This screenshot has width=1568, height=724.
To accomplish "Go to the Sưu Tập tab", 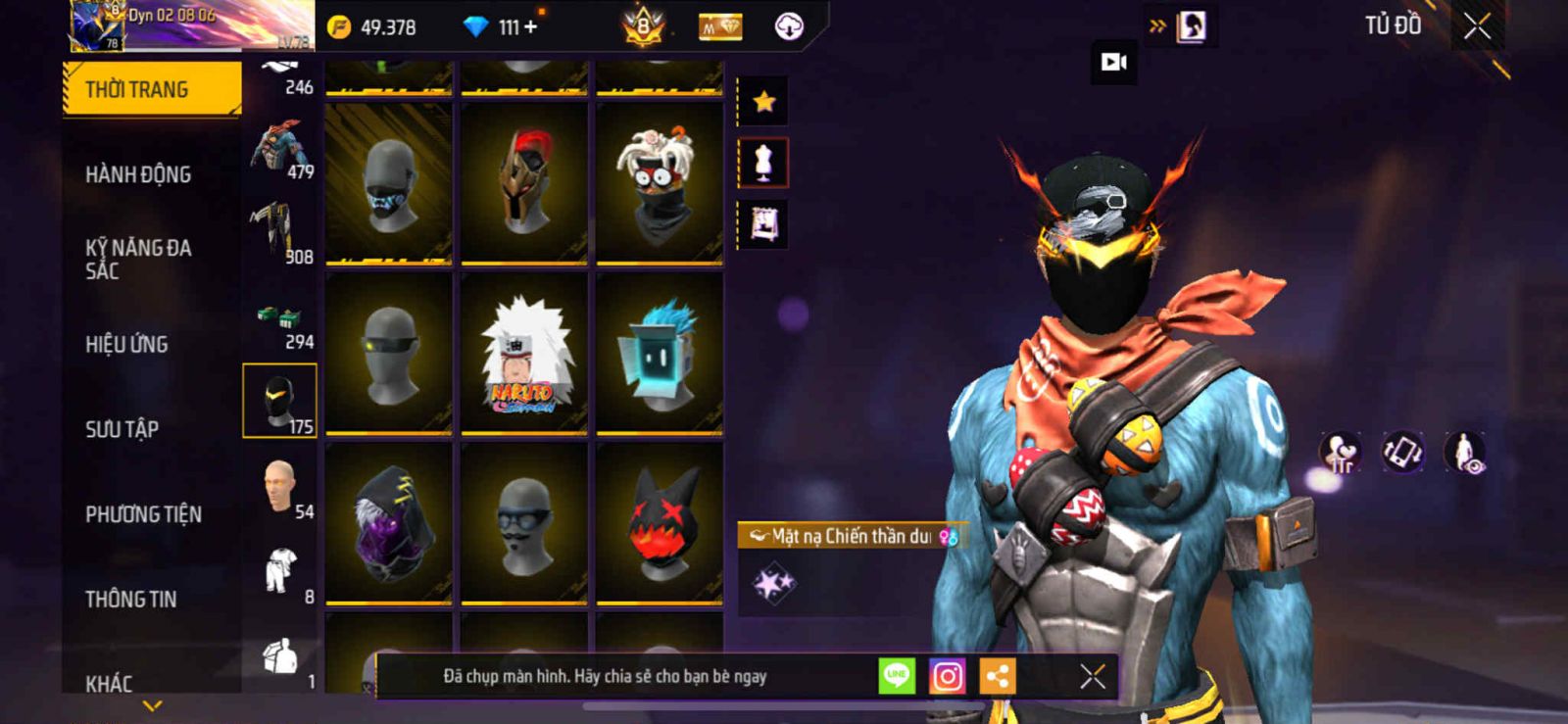I will click(x=122, y=429).
